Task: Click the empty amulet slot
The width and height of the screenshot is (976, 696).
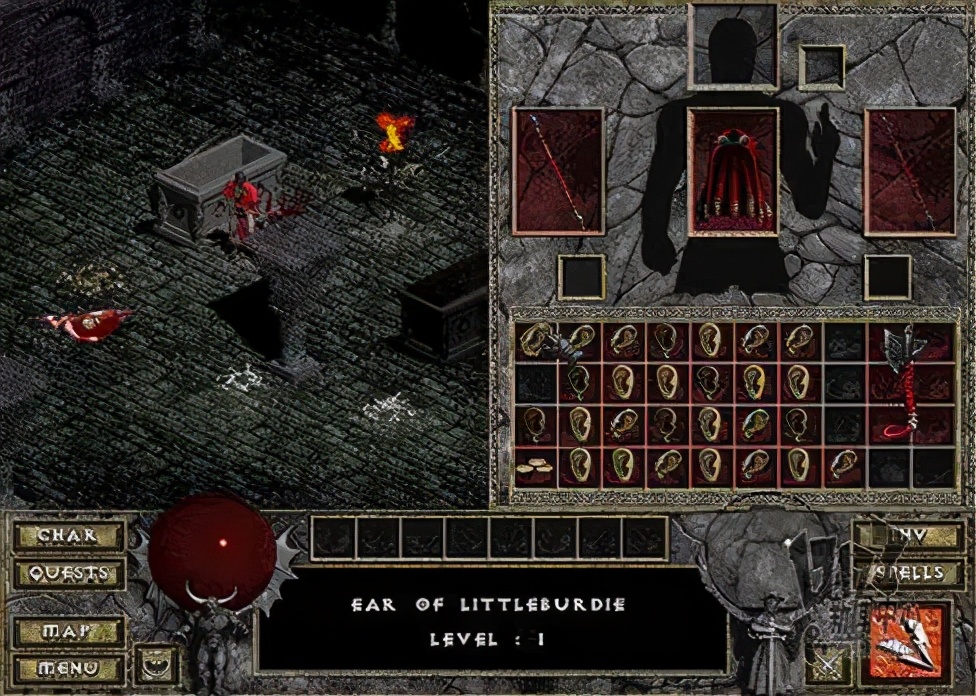Action: click(x=822, y=66)
